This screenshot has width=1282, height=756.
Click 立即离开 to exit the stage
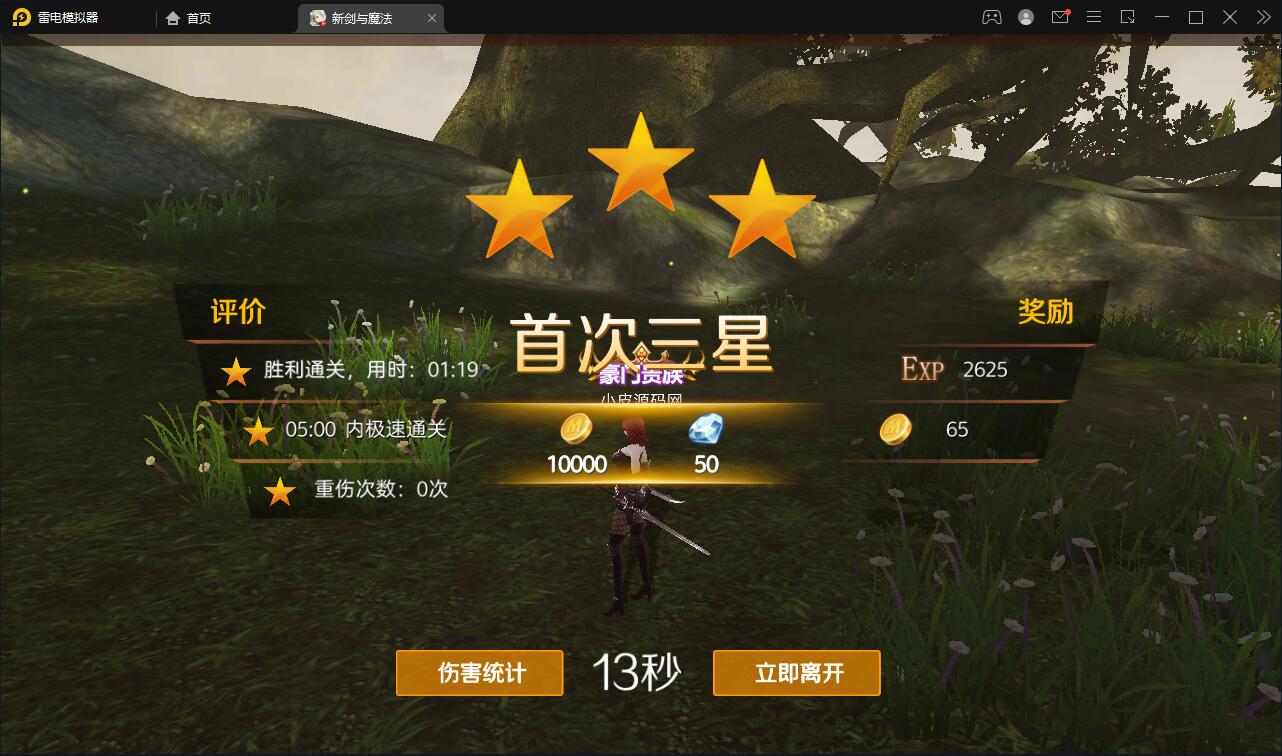[796, 673]
